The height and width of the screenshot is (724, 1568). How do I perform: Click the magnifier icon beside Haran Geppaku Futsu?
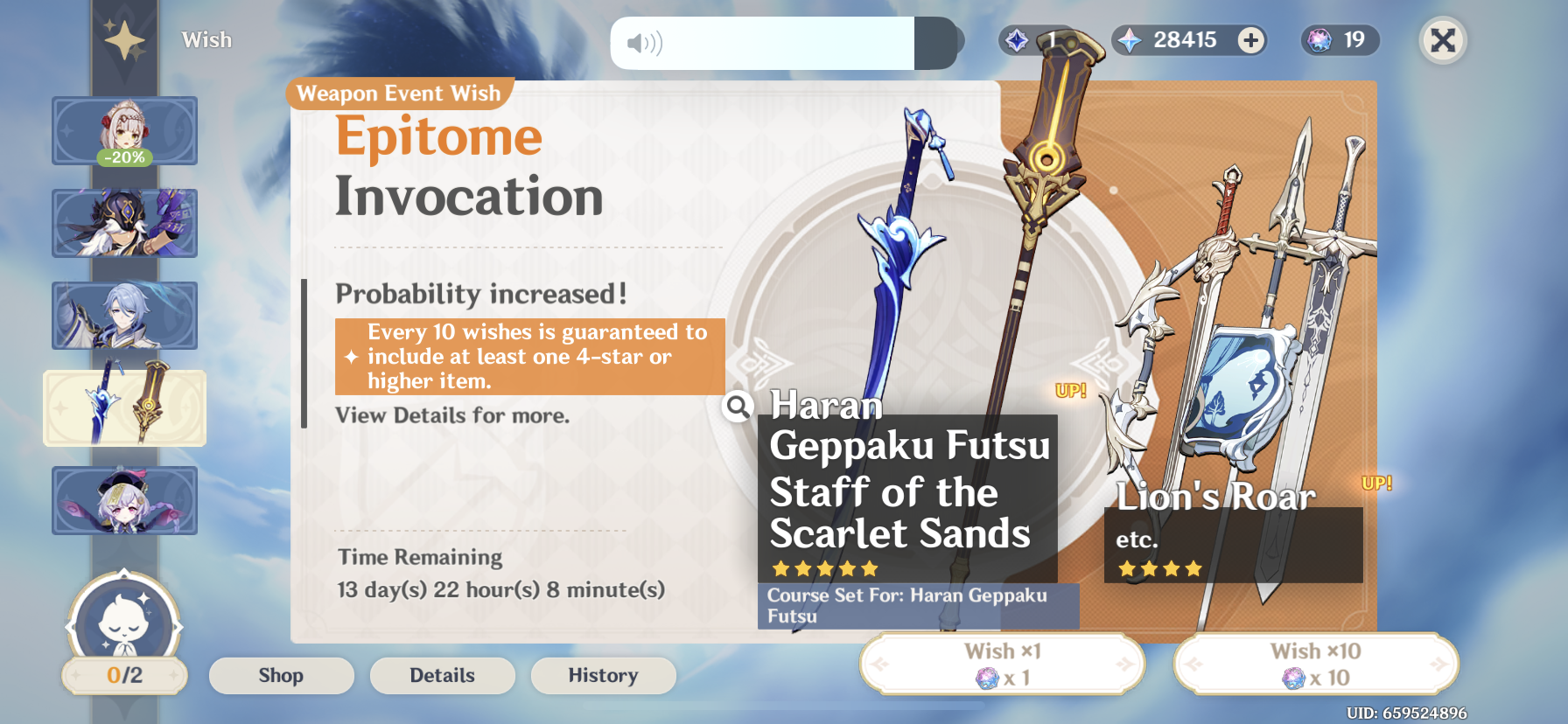(738, 407)
